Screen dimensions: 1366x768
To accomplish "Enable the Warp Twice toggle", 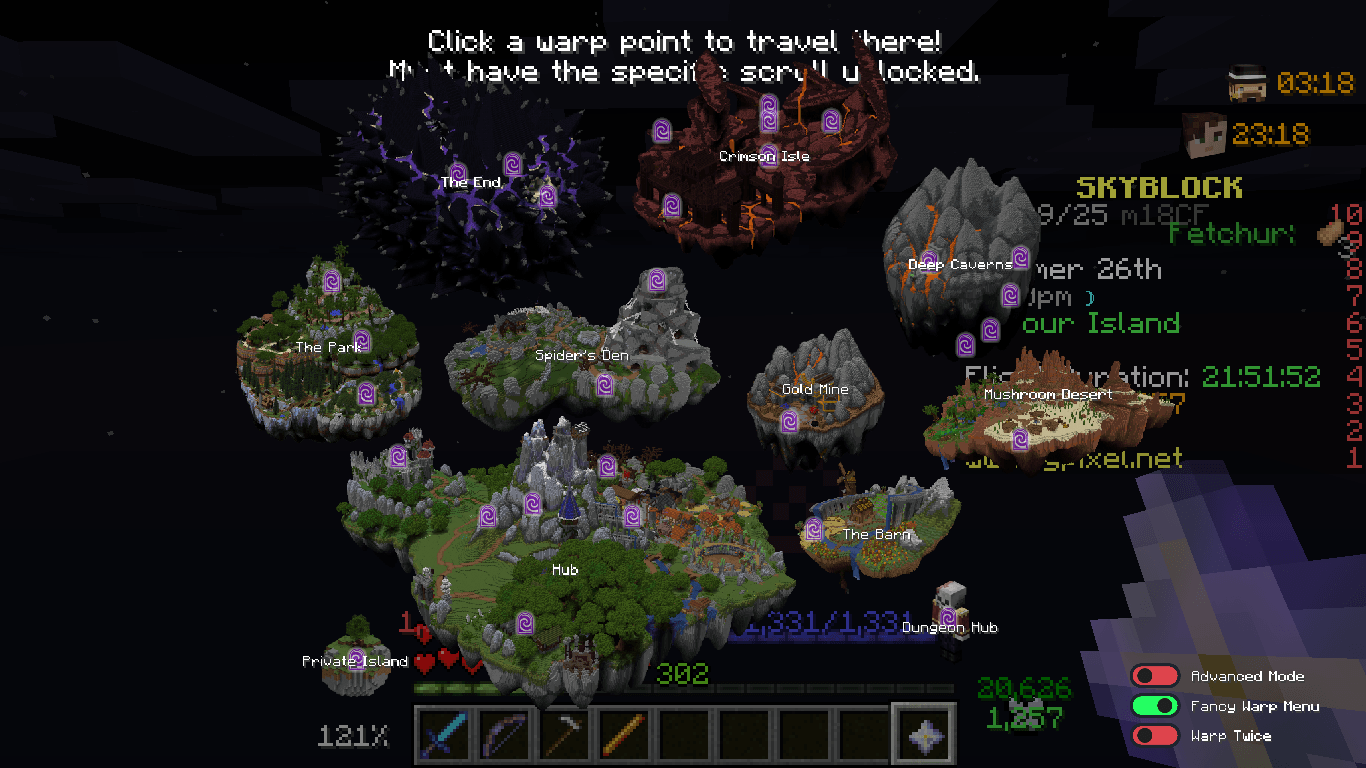I will [x=1155, y=737].
